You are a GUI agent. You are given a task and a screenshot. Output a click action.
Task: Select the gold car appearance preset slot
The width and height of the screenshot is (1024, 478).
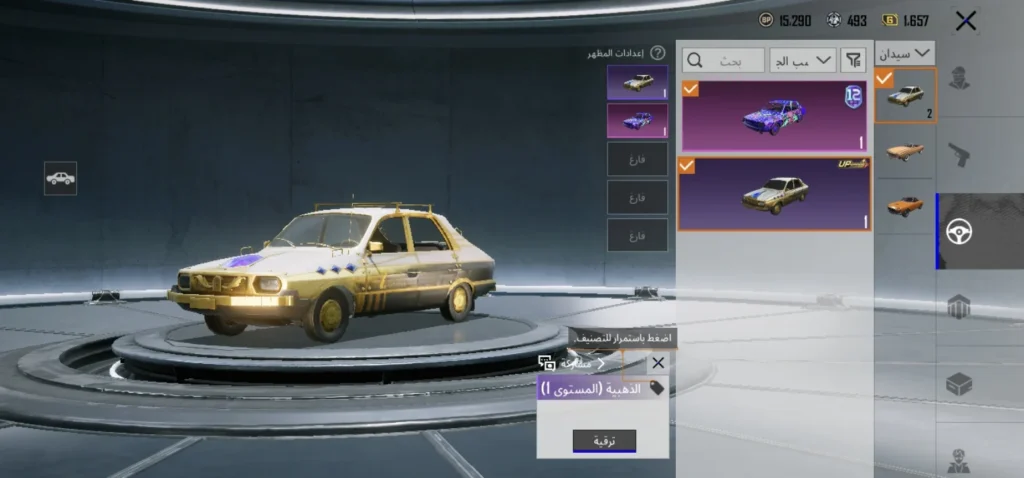tap(637, 82)
